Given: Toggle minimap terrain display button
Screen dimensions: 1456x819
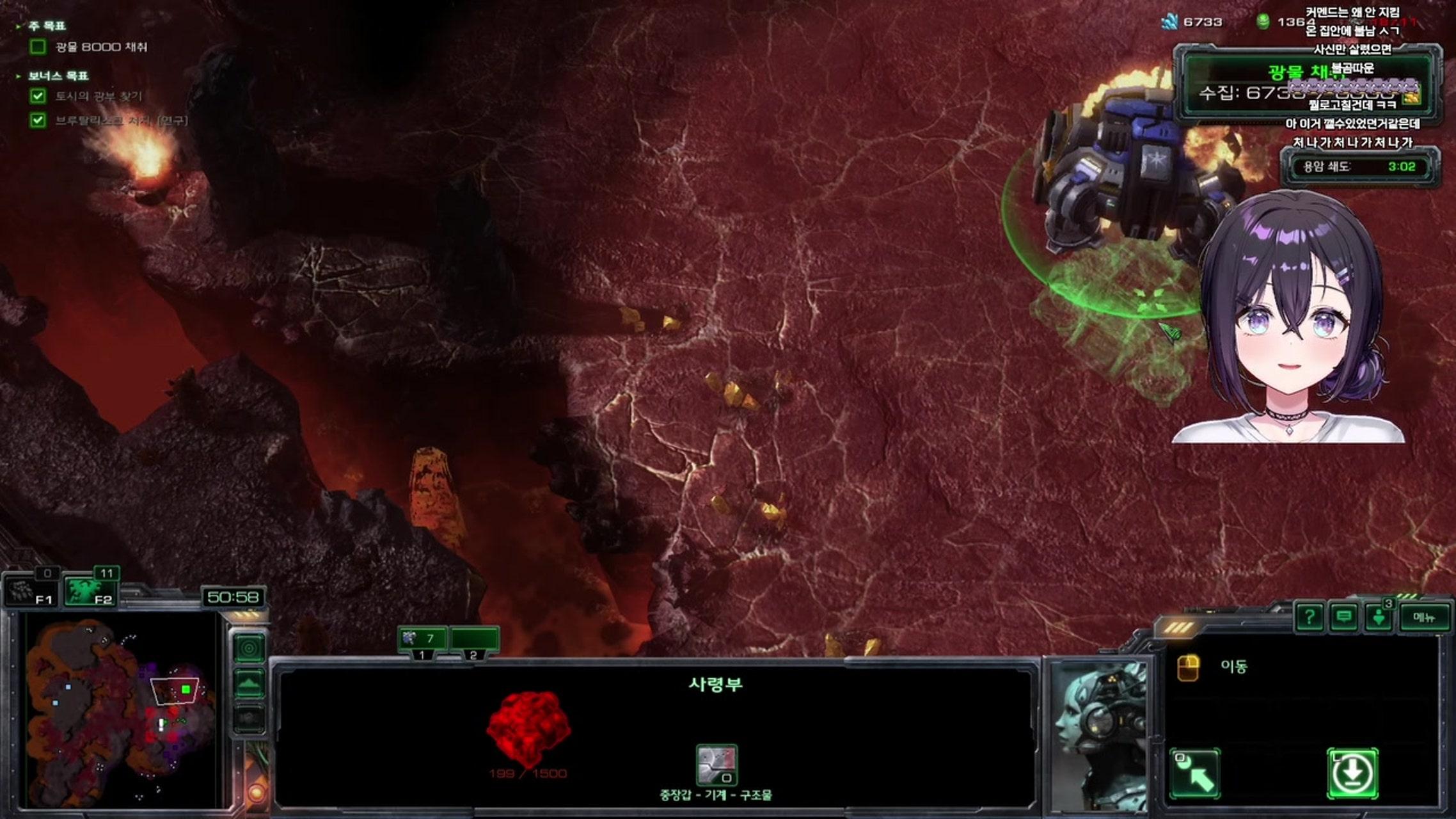Looking at the screenshot, I should (x=249, y=684).
